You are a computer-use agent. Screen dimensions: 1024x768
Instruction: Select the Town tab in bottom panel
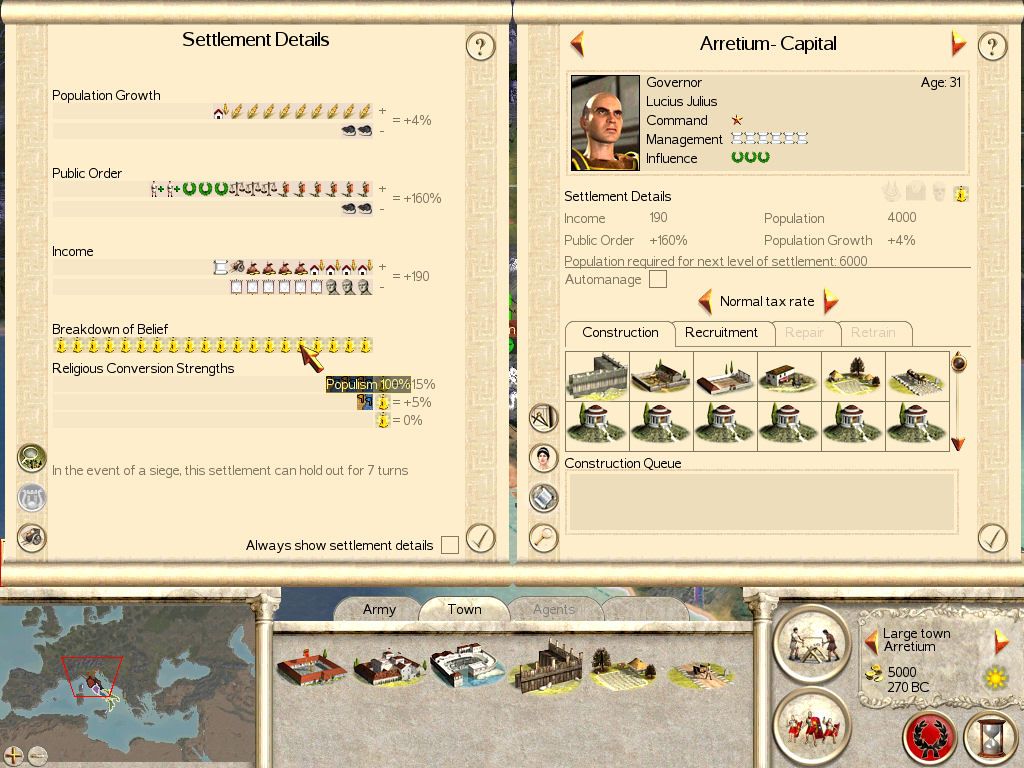coord(464,609)
